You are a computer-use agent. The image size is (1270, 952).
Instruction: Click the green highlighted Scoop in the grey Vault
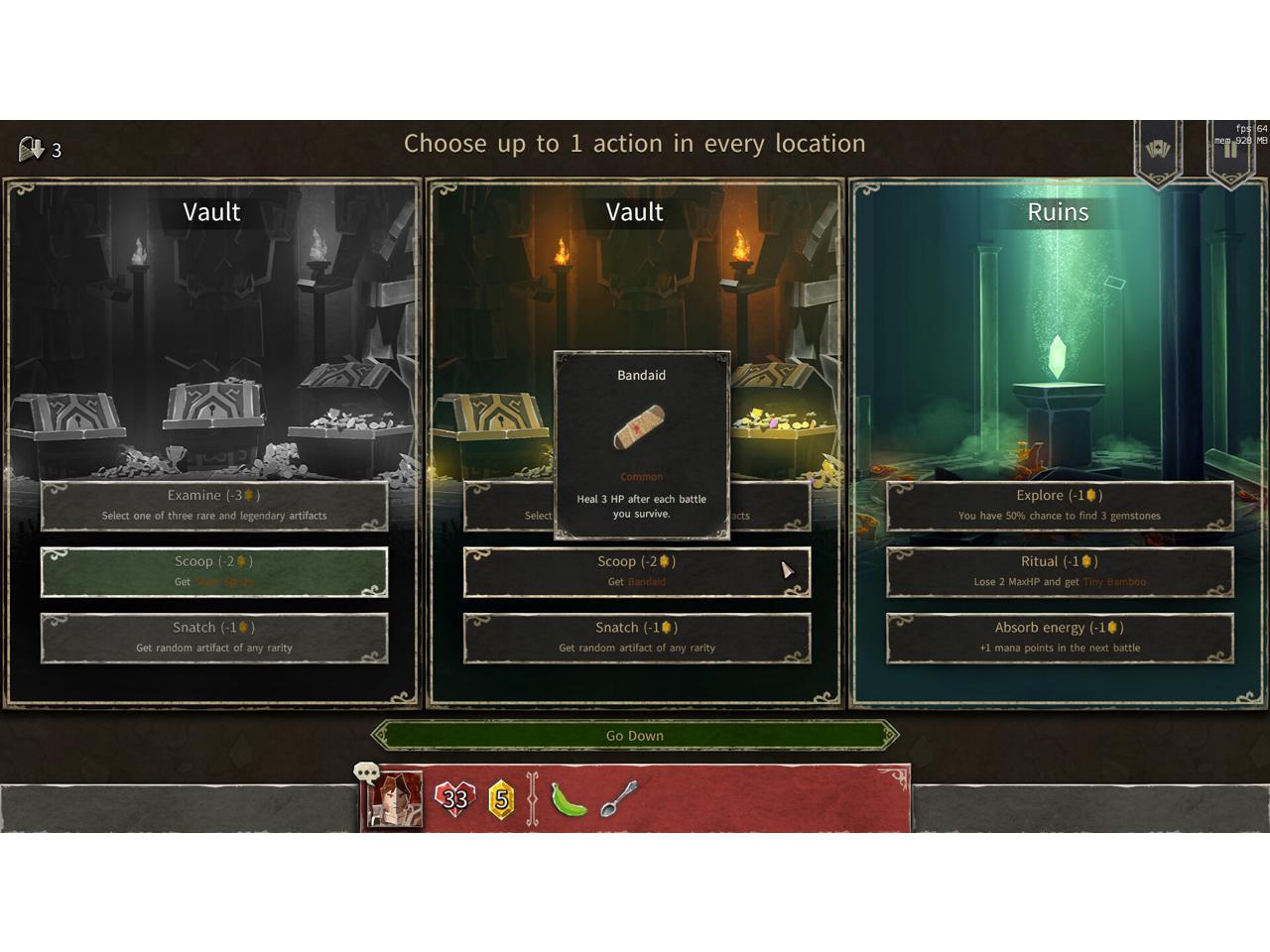(213, 571)
